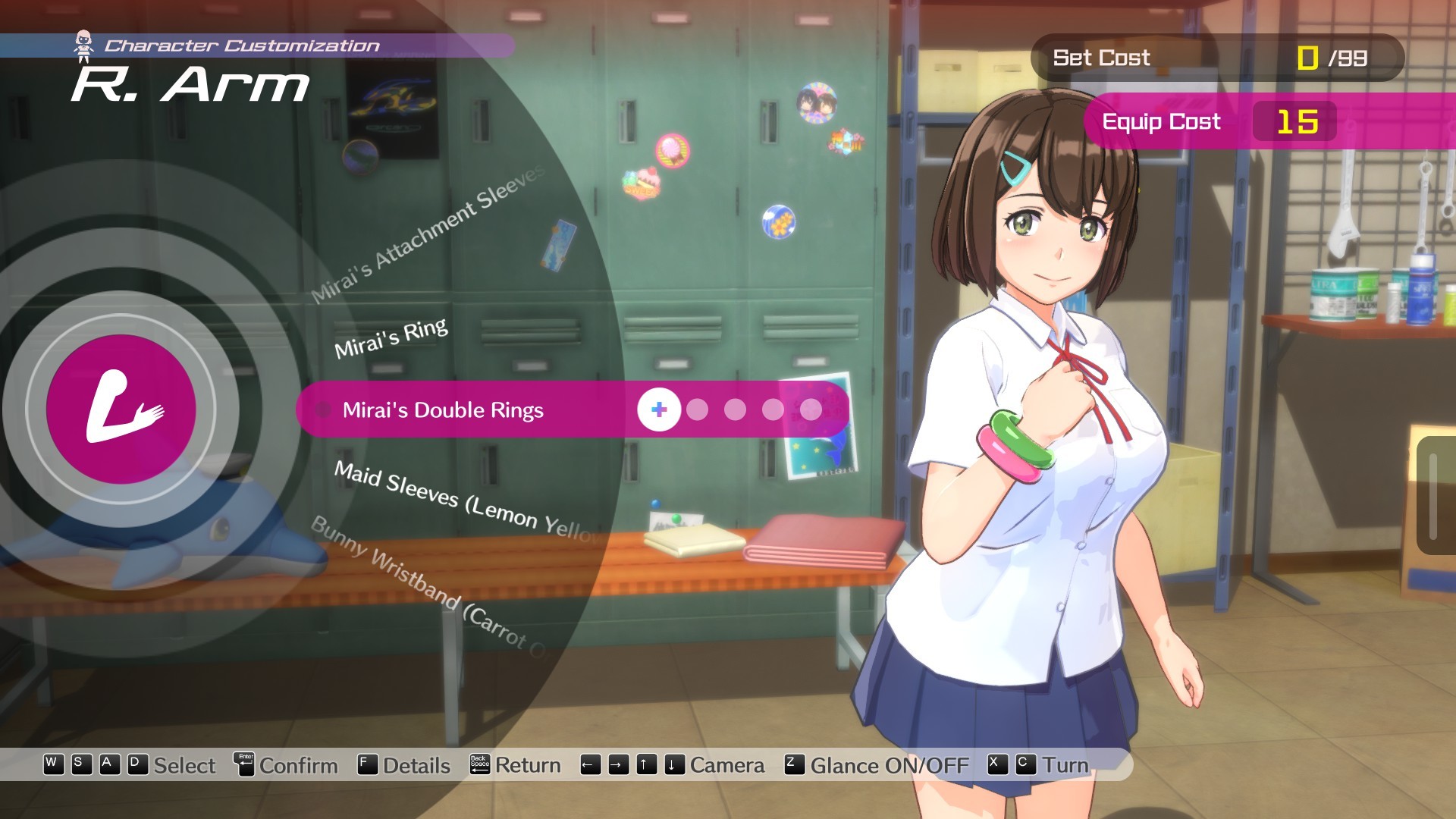
Task: Toggle Glance ON/OFF
Action: [x=889, y=765]
